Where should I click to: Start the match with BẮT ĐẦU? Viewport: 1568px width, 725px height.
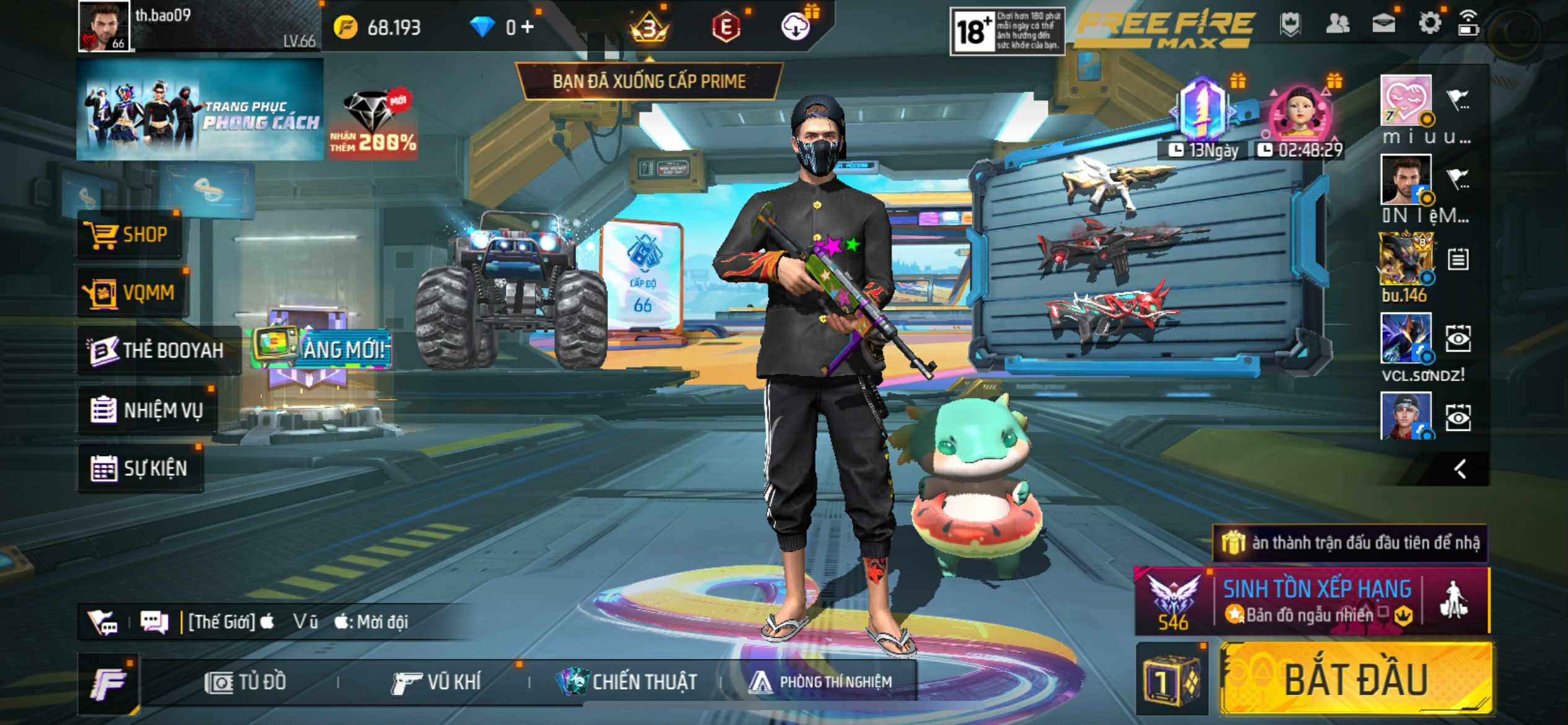tap(1356, 680)
